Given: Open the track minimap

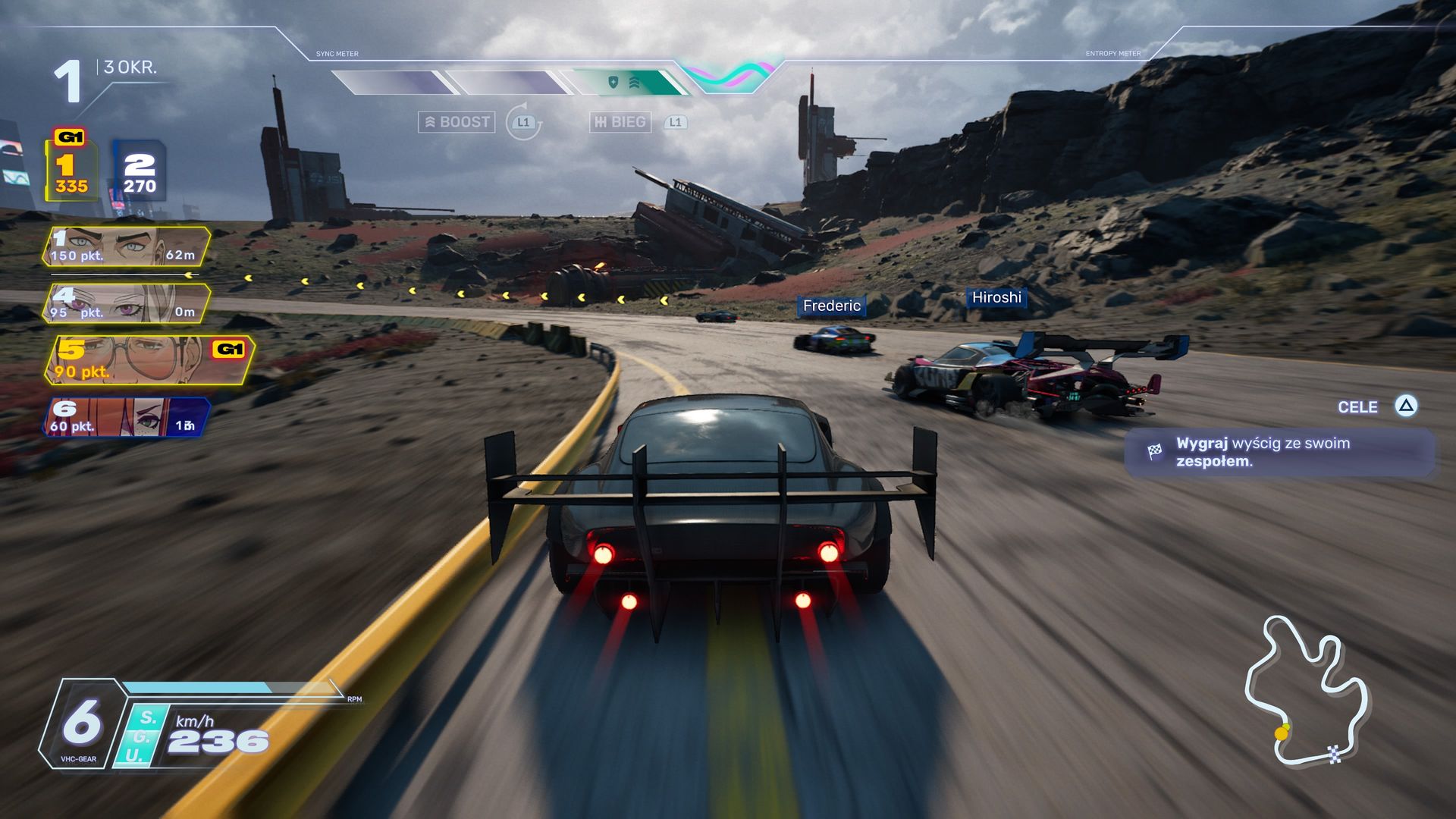Looking at the screenshot, I should tap(1306, 691).
